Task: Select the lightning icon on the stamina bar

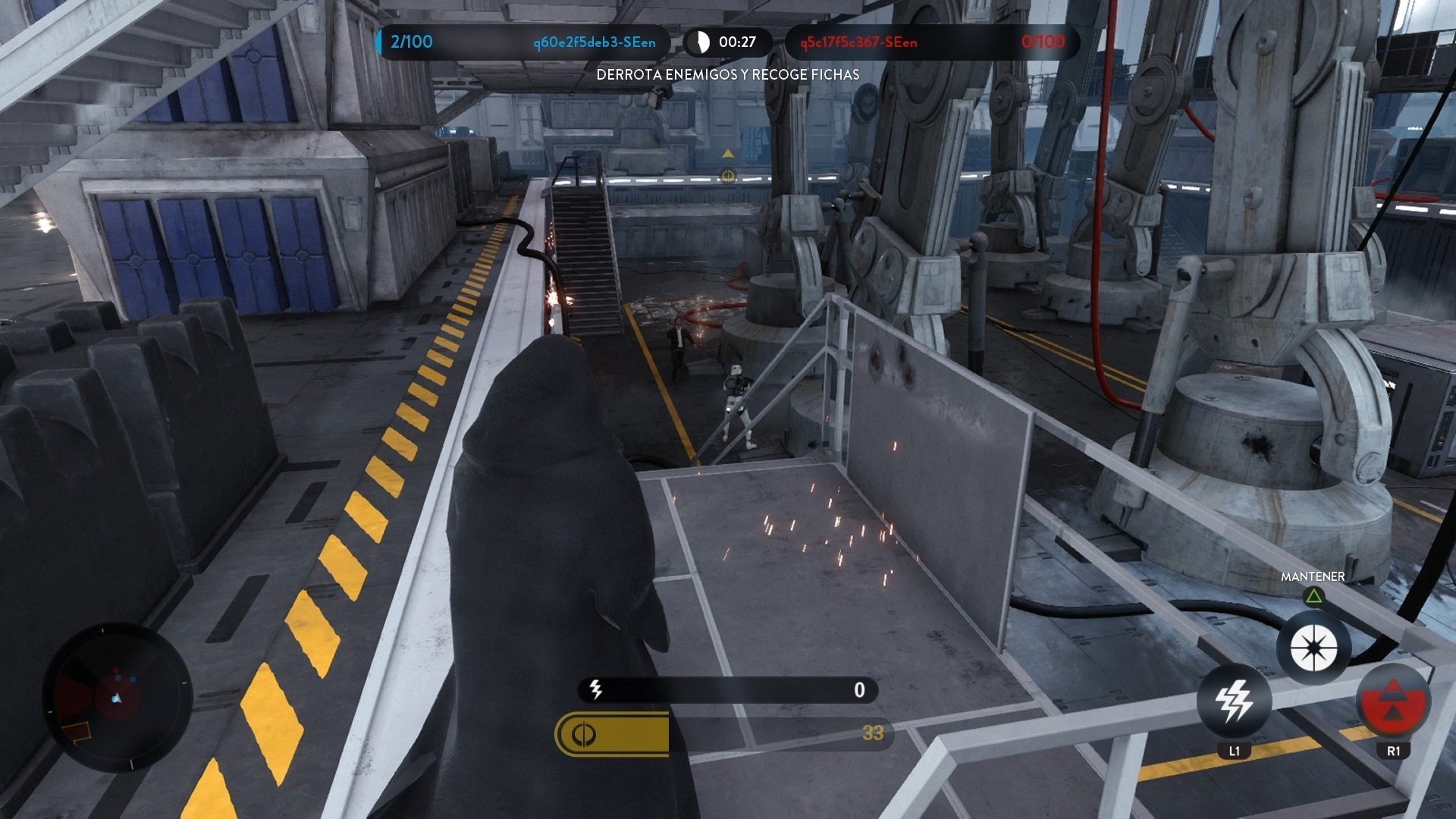Action: pos(595,689)
